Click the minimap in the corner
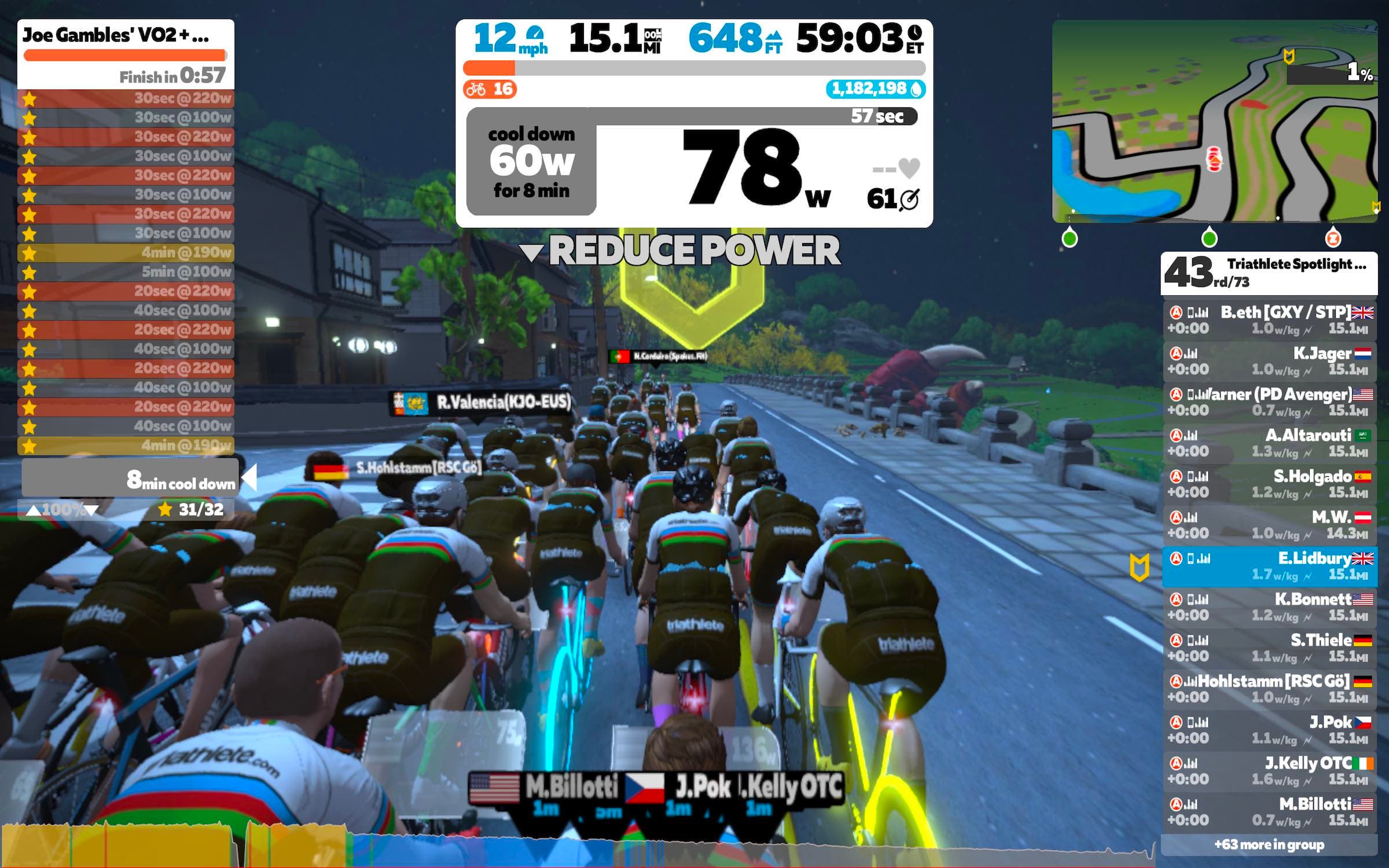The image size is (1389, 868). click(x=1214, y=122)
